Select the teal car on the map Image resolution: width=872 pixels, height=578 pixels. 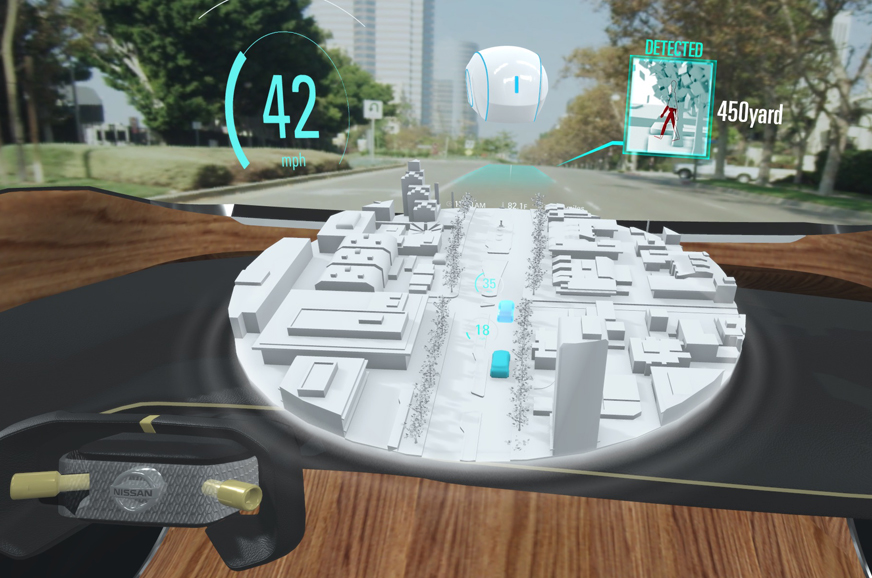501,364
